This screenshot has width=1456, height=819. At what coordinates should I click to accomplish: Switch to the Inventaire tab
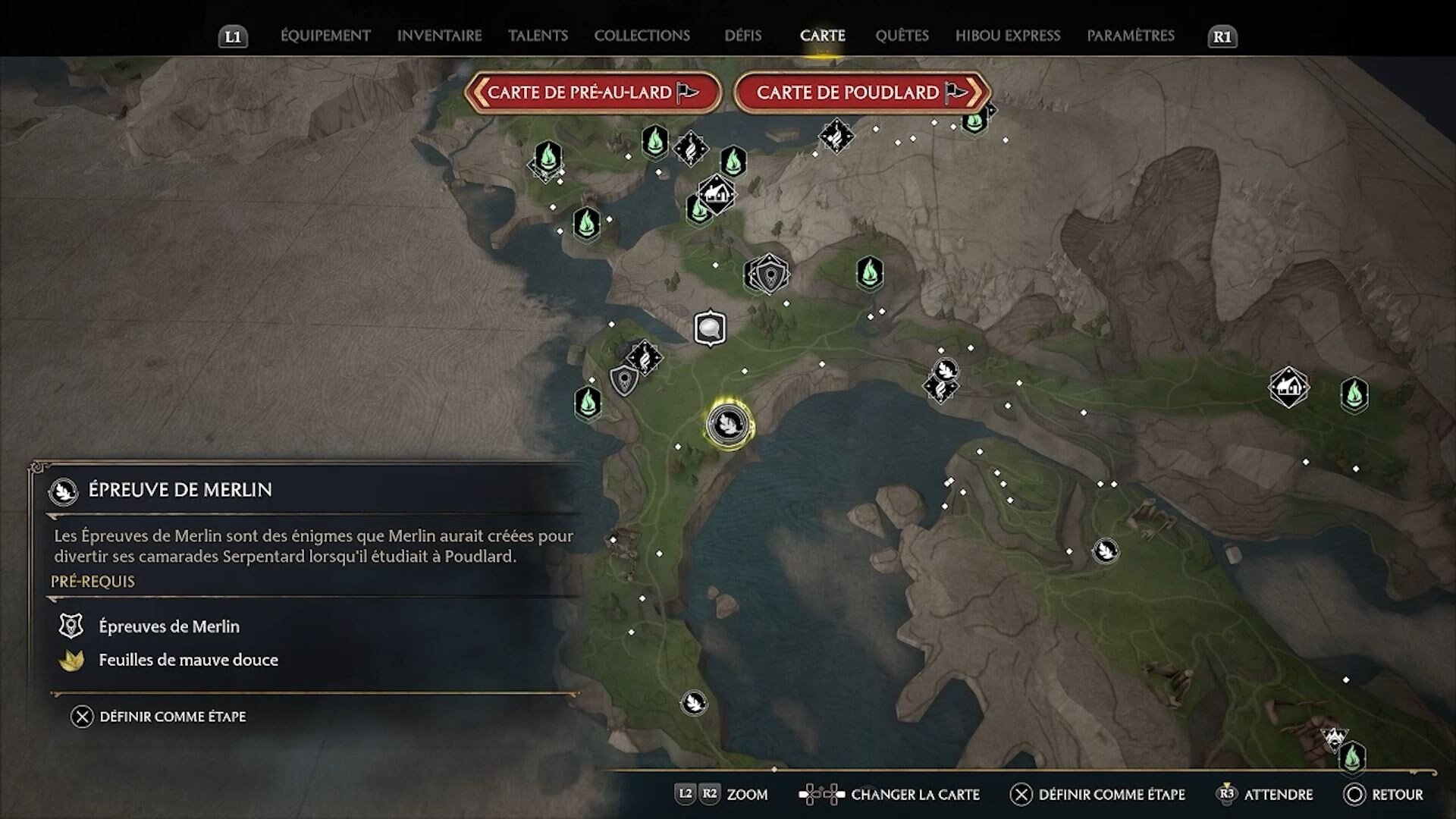coord(439,36)
